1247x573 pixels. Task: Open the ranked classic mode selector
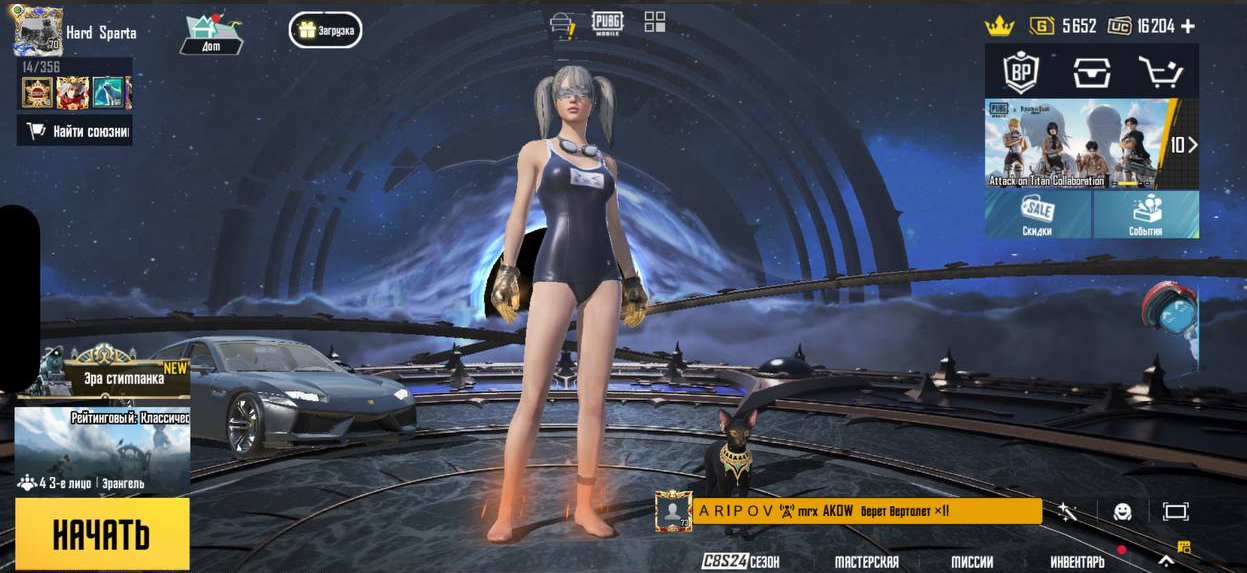click(102, 450)
